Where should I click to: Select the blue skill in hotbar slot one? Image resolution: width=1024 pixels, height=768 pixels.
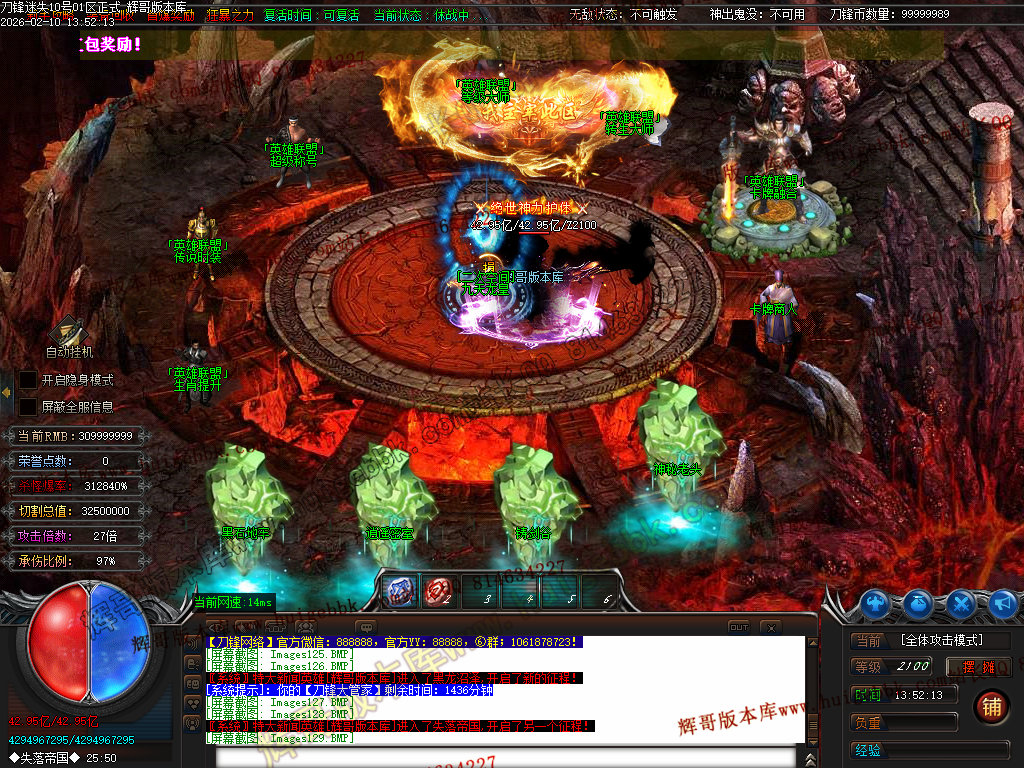coord(401,592)
